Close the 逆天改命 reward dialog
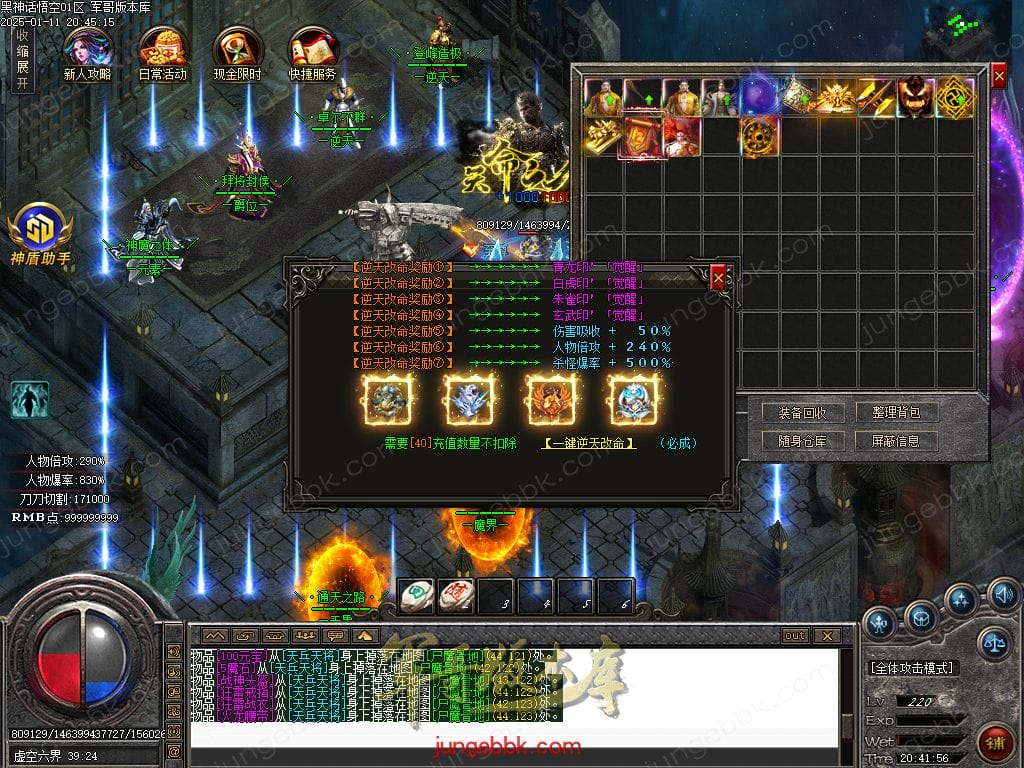The image size is (1024, 768). (718, 279)
